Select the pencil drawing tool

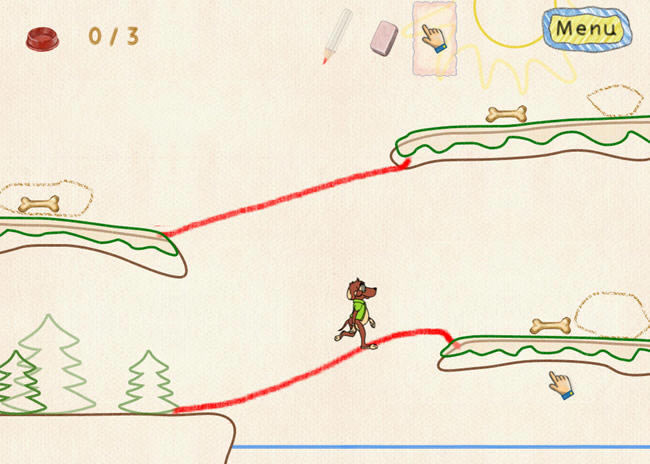pos(337,36)
